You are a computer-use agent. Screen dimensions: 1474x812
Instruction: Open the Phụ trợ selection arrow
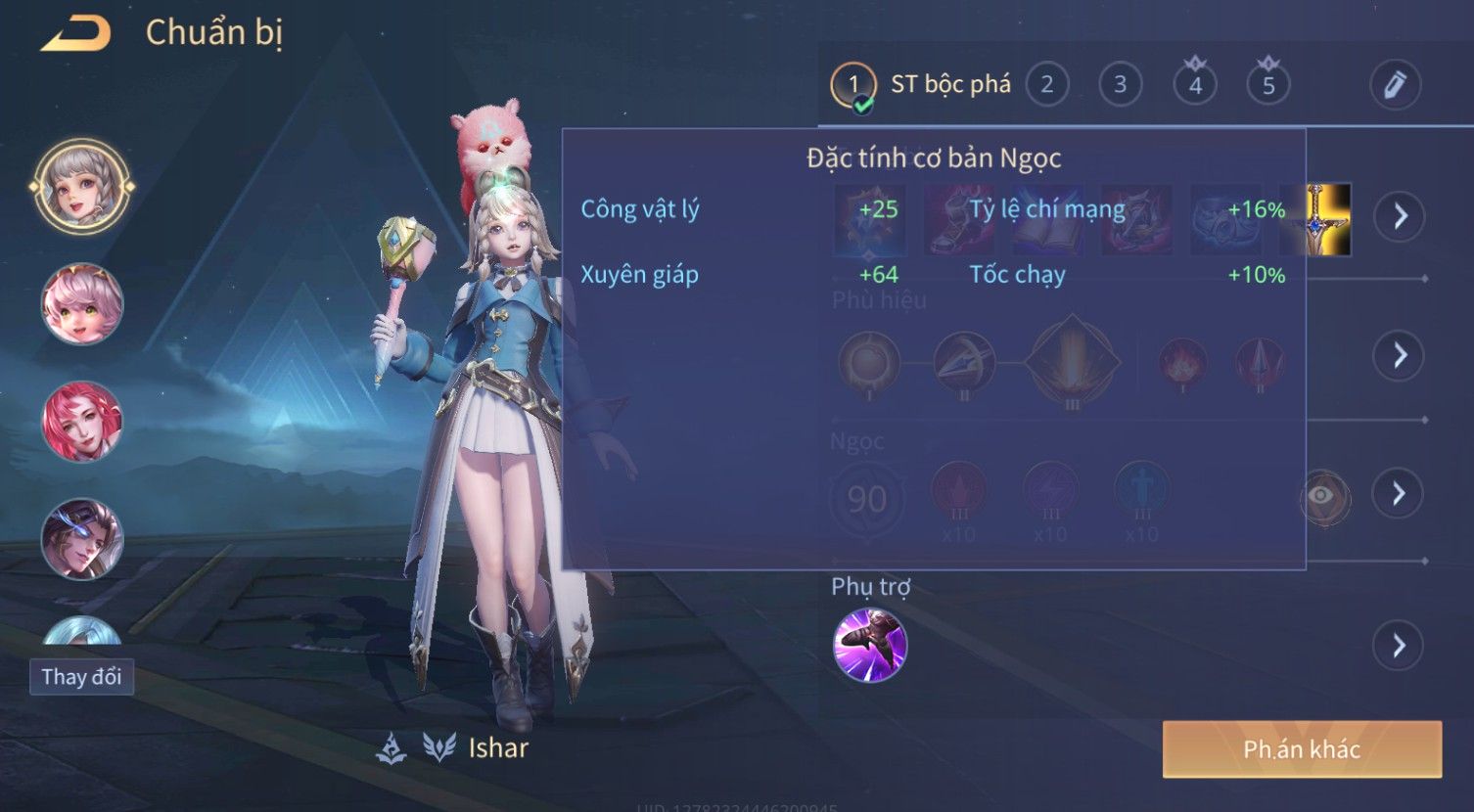(1400, 646)
